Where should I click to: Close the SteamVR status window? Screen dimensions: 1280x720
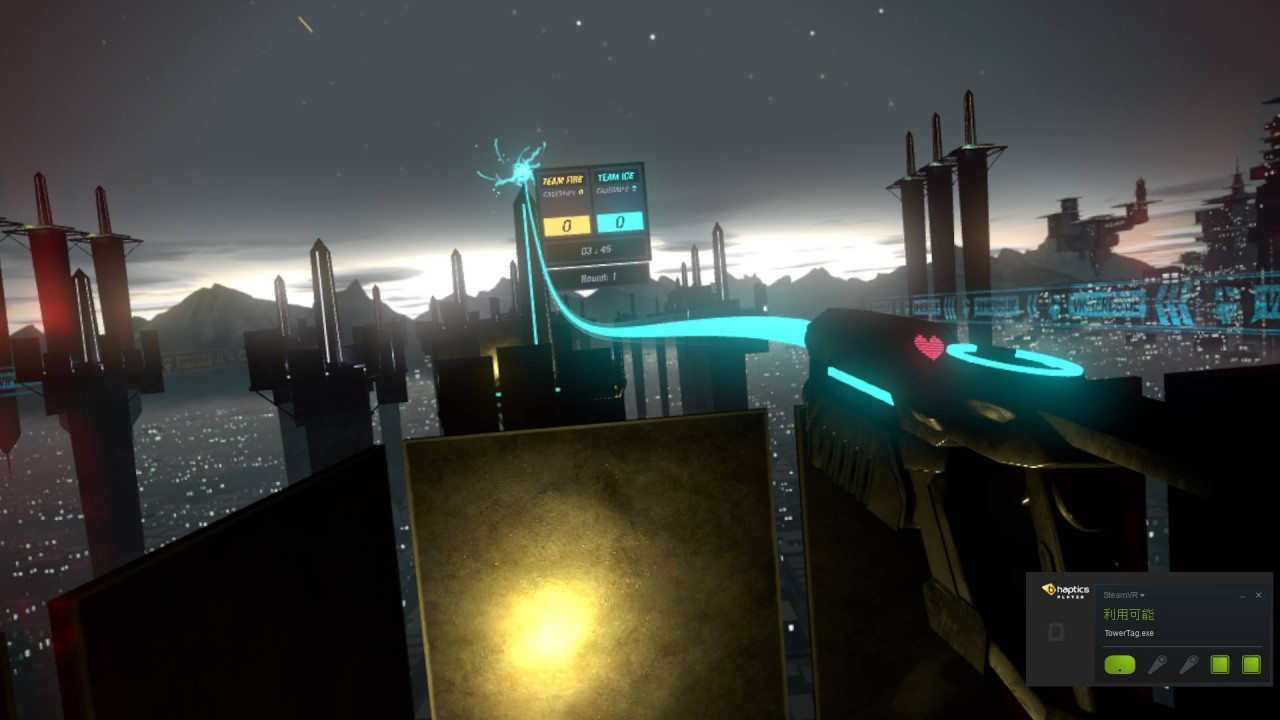[1258, 595]
